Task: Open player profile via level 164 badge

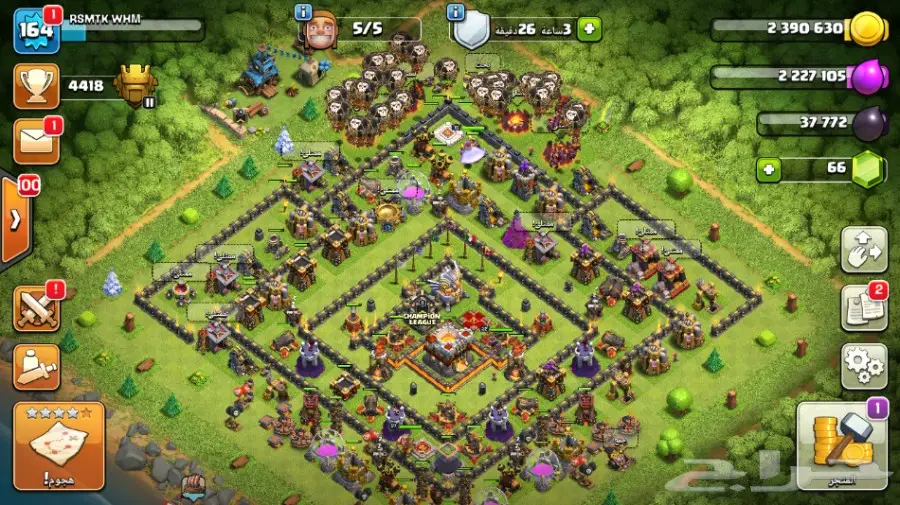Action: tap(36, 31)
